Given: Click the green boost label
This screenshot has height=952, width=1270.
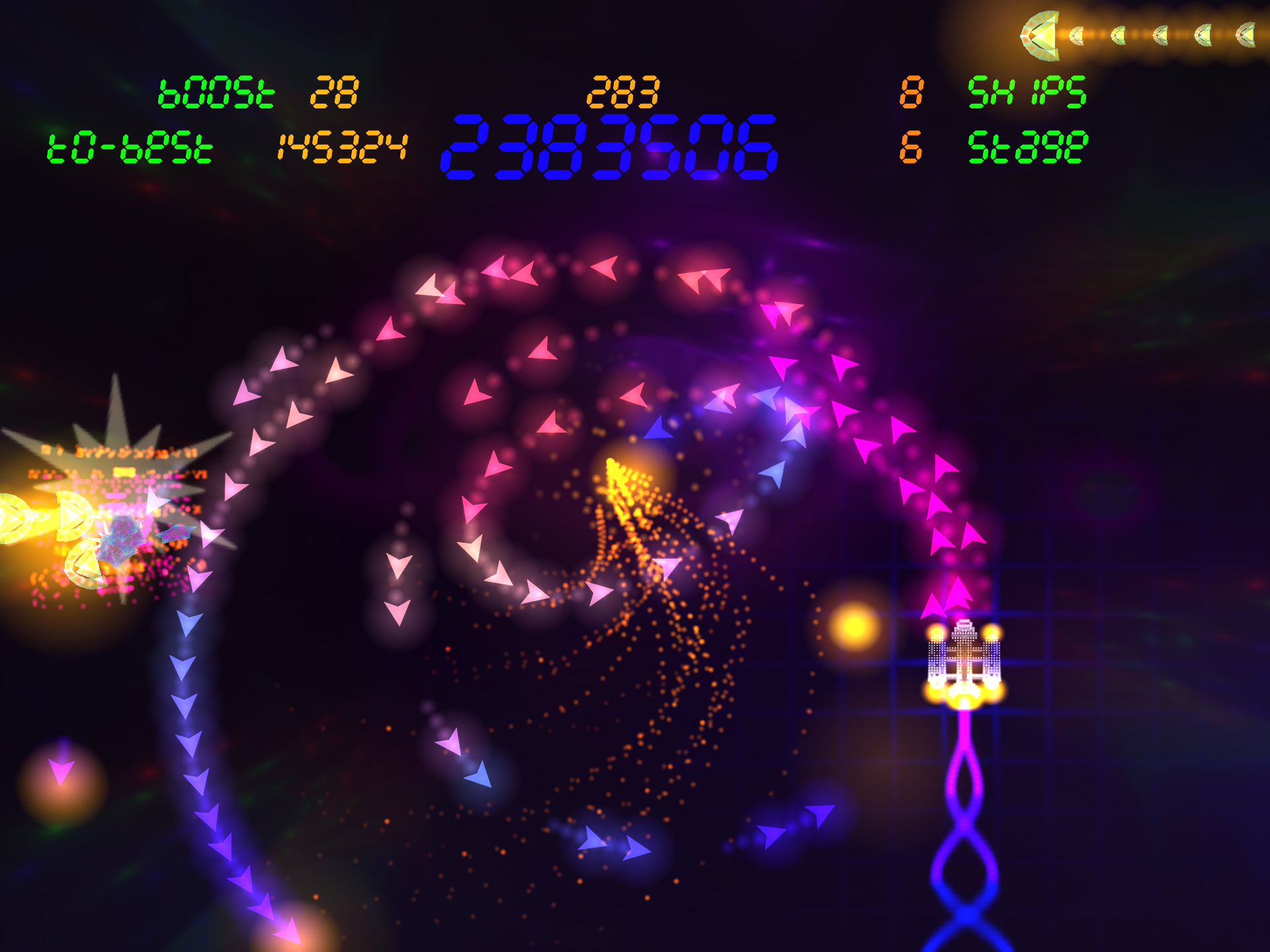Looking at the screenshot, I should [216, 93].
